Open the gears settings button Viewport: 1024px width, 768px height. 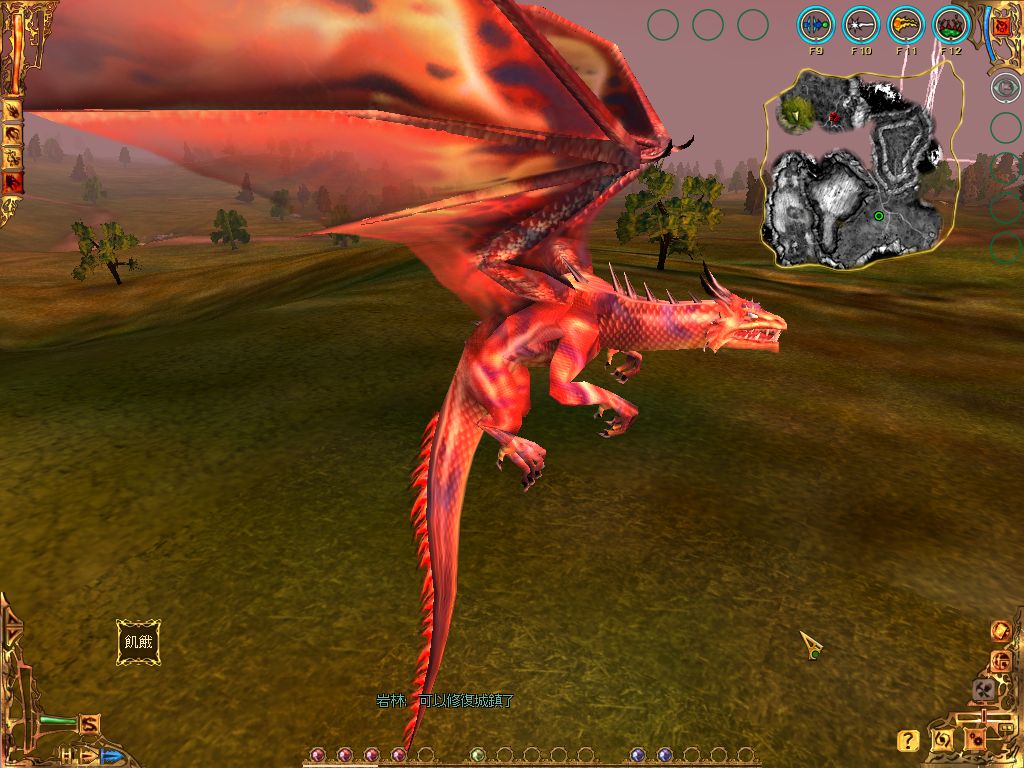974,739
